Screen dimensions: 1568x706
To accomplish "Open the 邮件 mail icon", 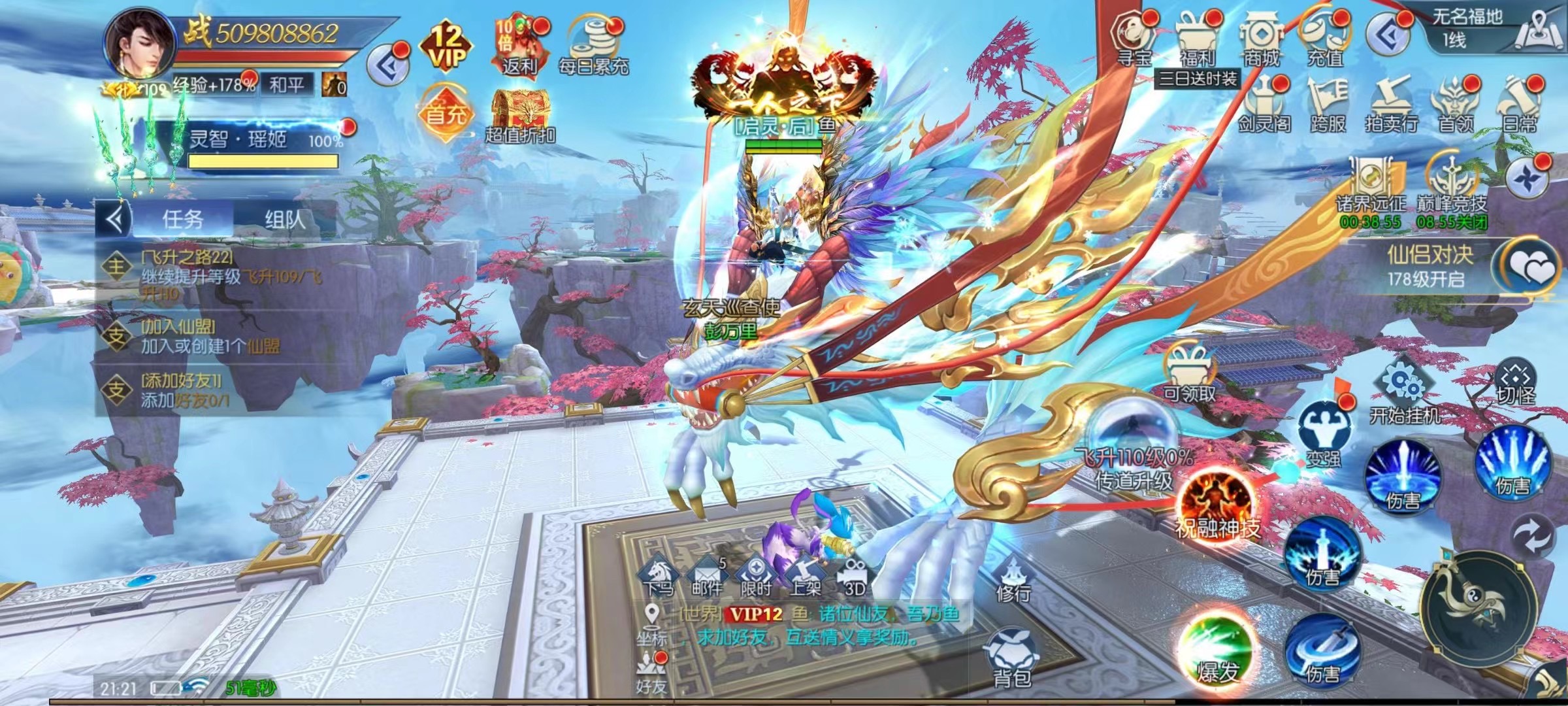I will 707,577.
